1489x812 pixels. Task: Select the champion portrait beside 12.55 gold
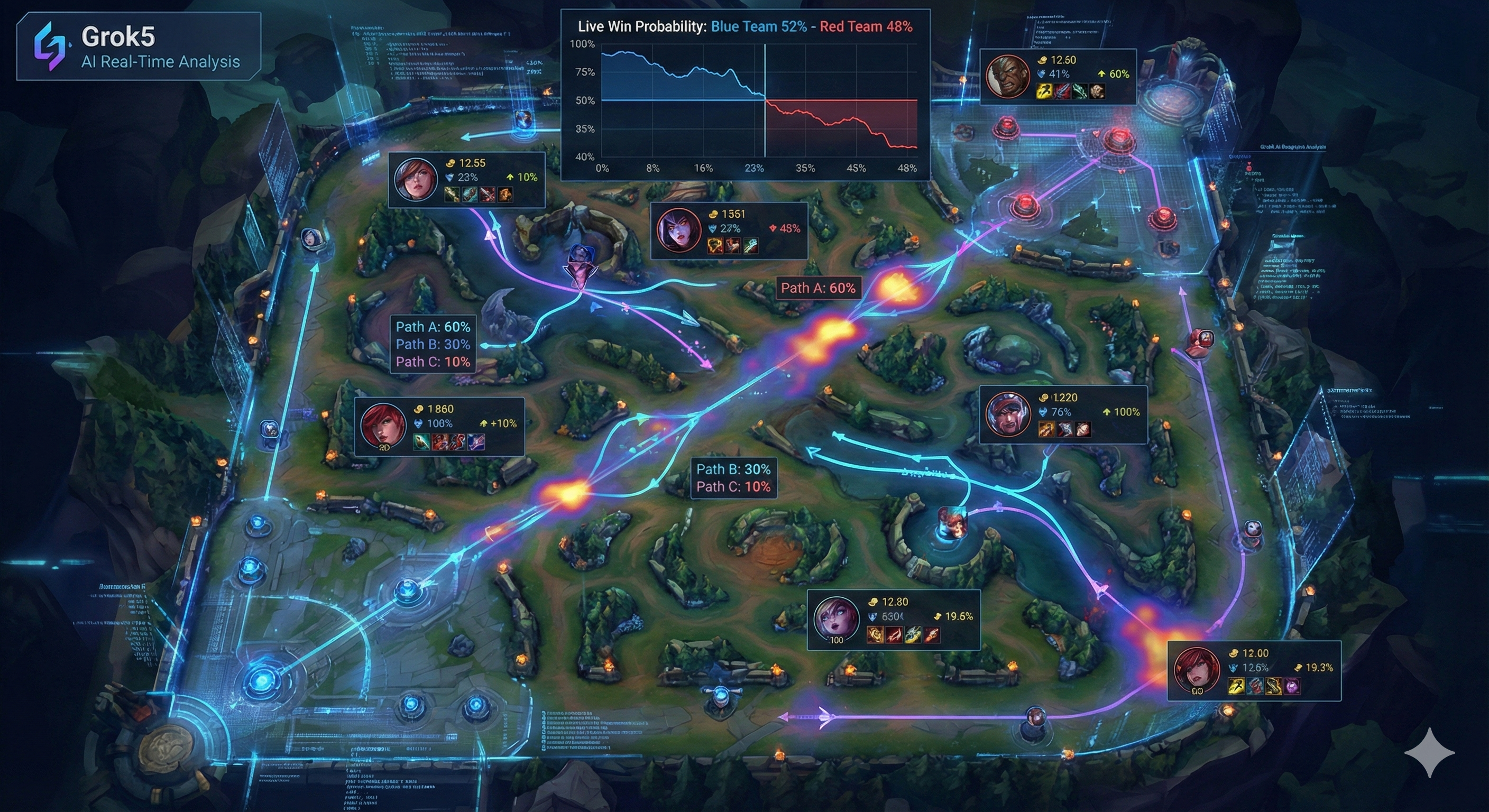416,179
